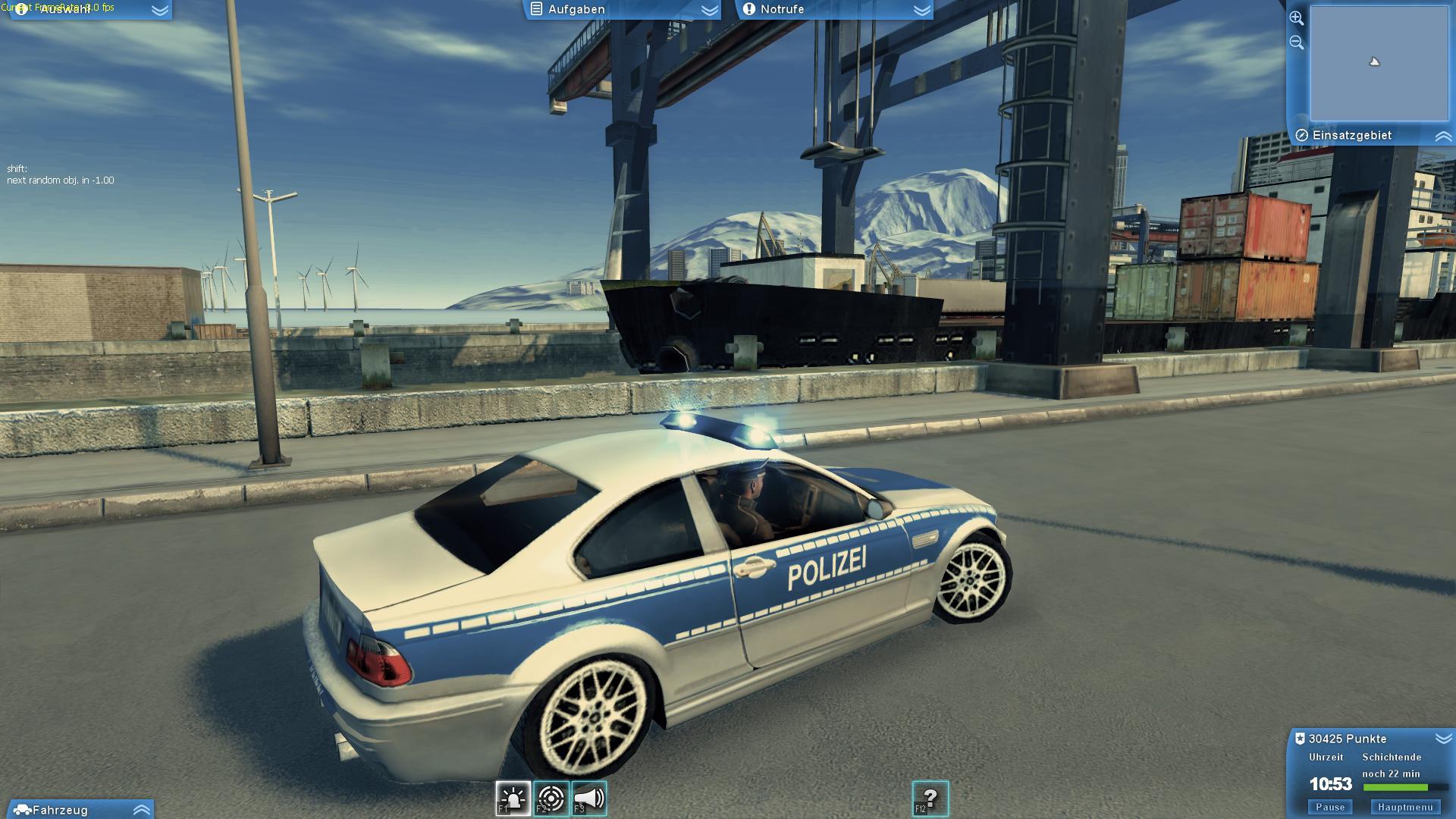Click the exclamation icon on the Notrufe panel
Image resolution: width=1456 pixels, height=819 pixels.
click(749, 9)
